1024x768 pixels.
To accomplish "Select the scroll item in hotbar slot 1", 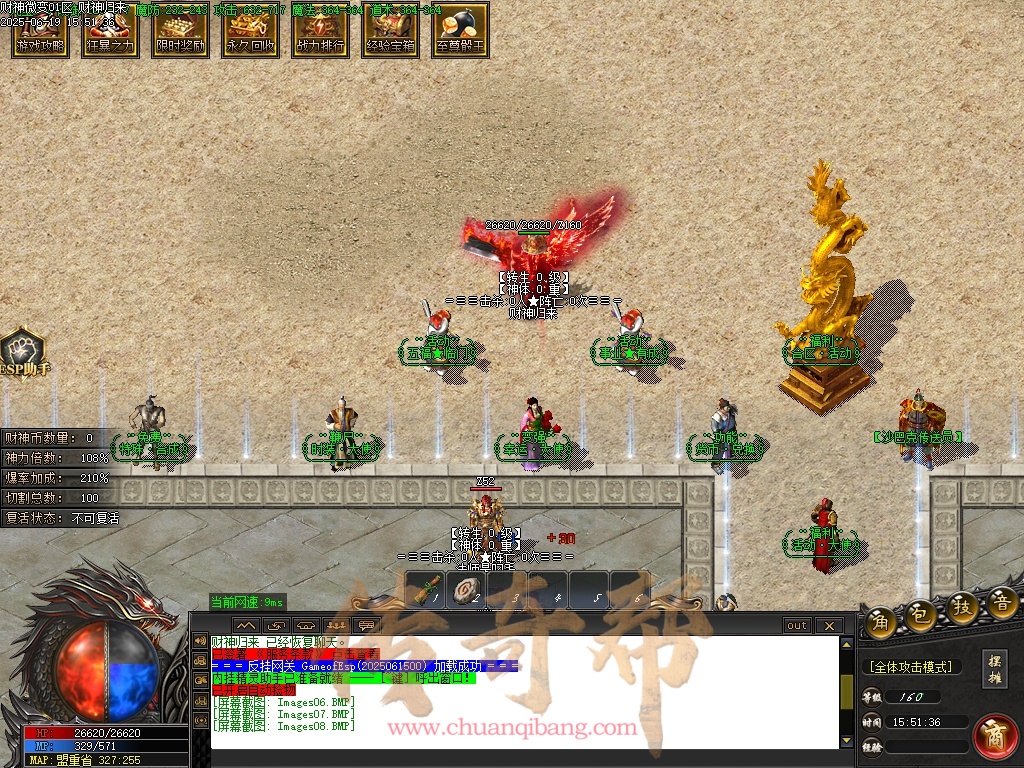I will point(428,590).
